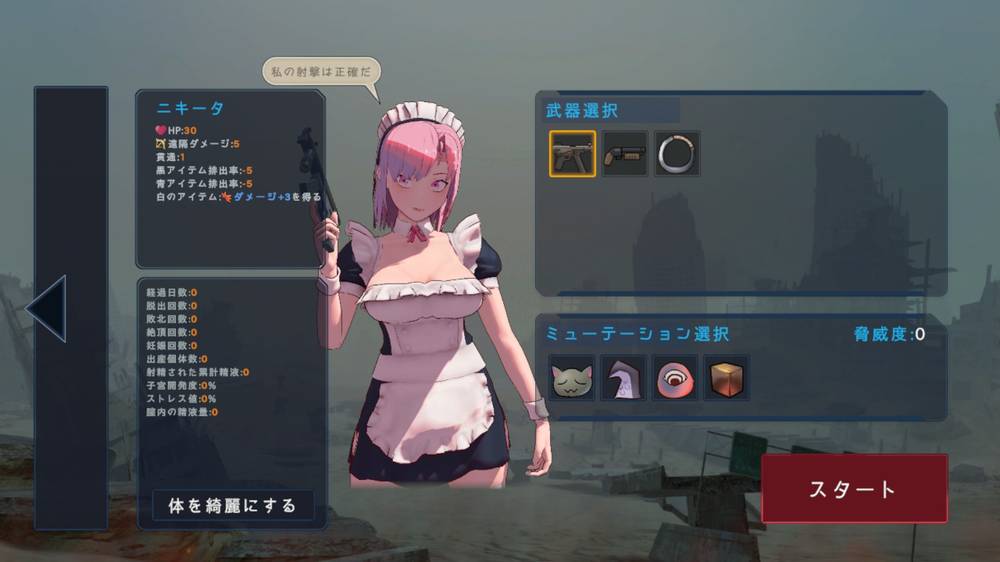Select the bronze cube mutation
Viewport: 1000px width, 562px height.
727,378
